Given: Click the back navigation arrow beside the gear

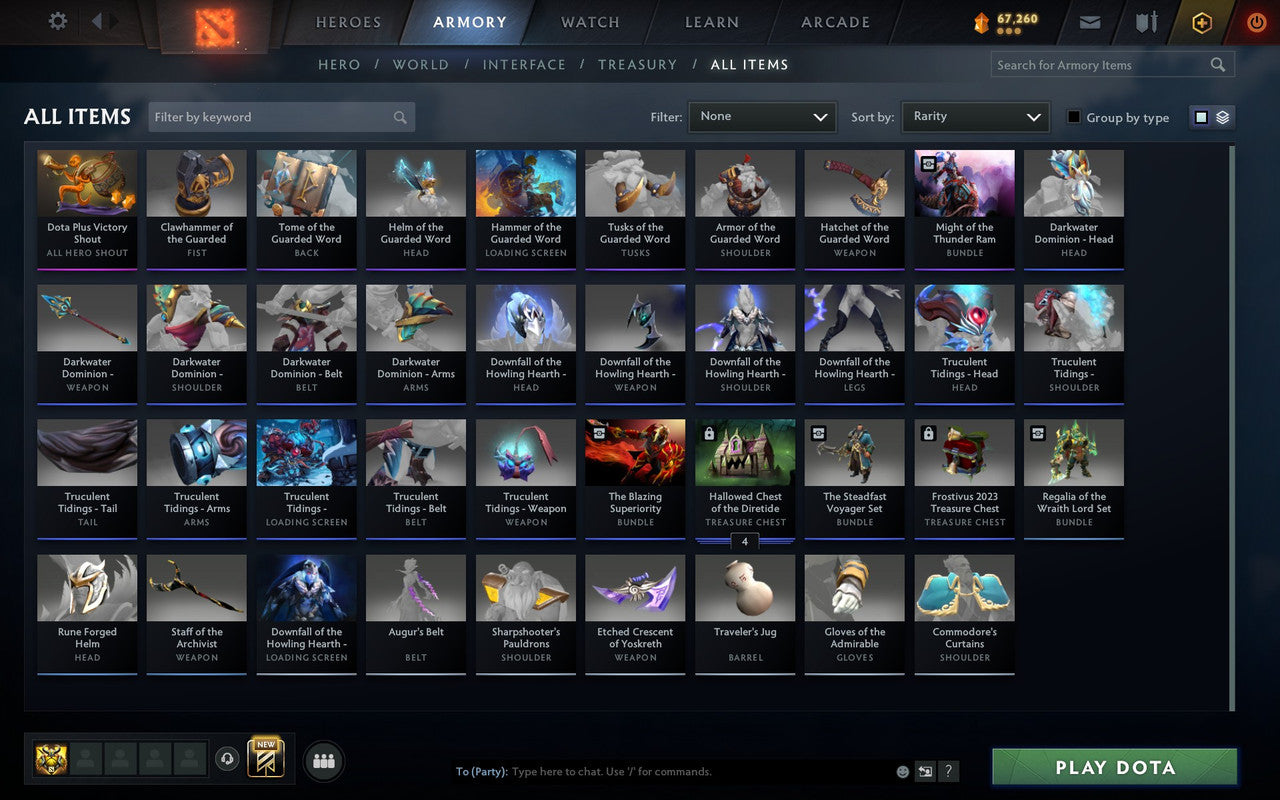Looking at the screenshot, I should (96, 21).
